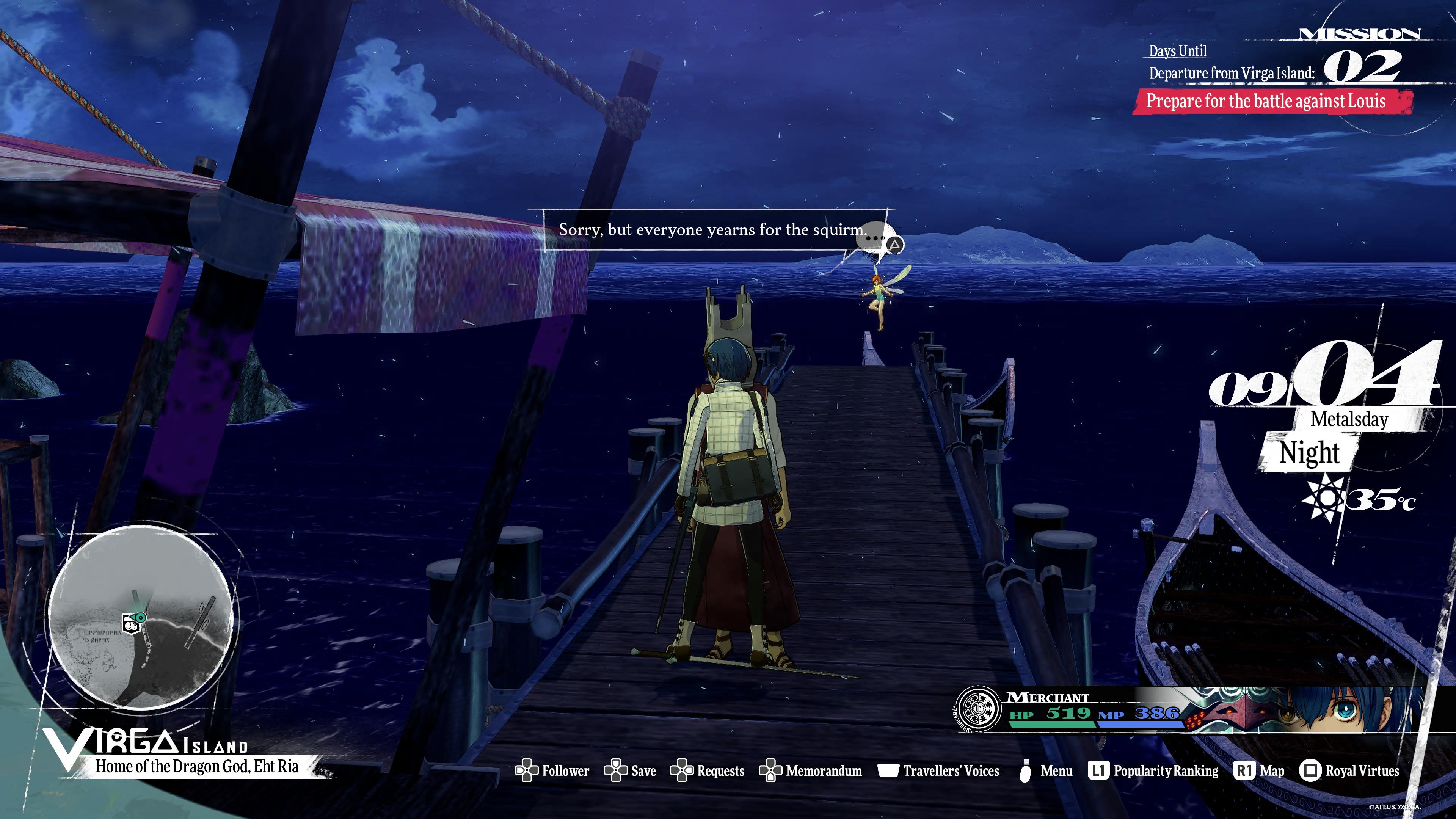Open the Requests list
1456x819 pixels.
pos(707,771)
